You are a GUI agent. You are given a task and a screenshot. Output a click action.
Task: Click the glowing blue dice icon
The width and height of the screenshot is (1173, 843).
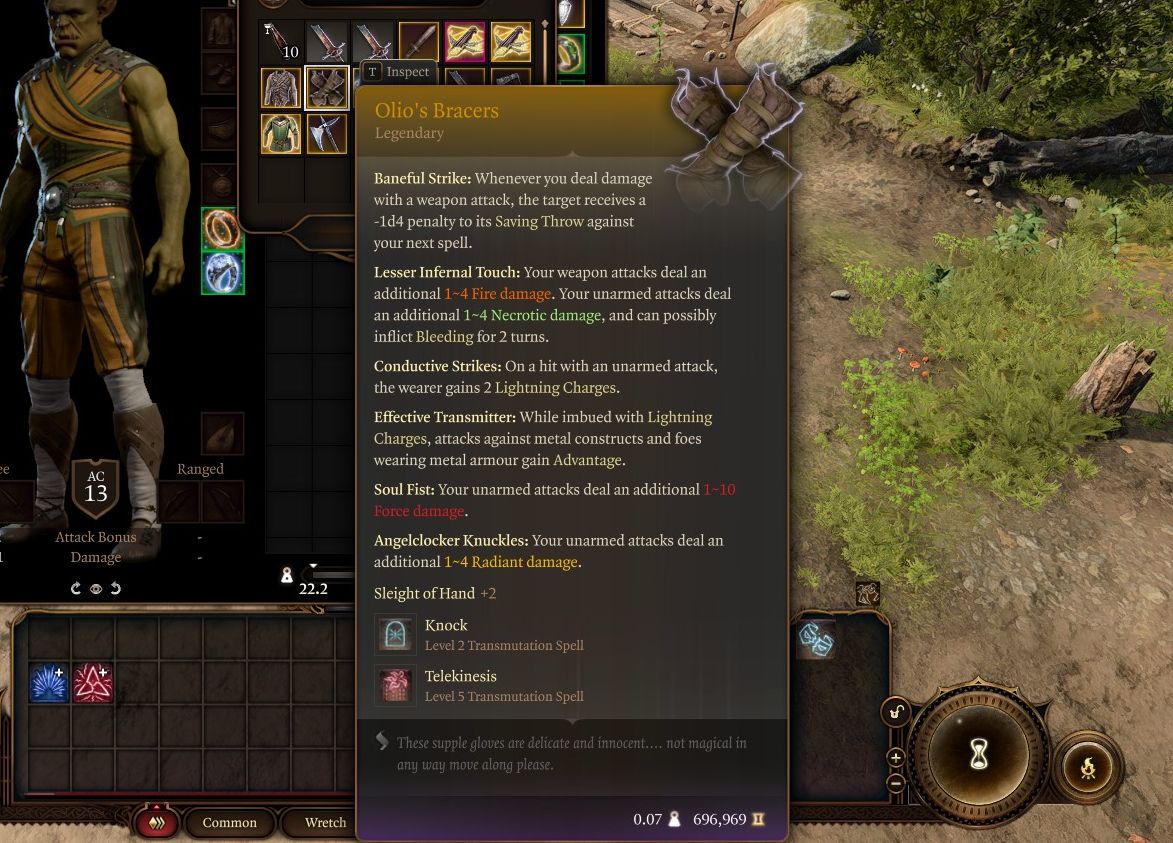coord(816,640)
